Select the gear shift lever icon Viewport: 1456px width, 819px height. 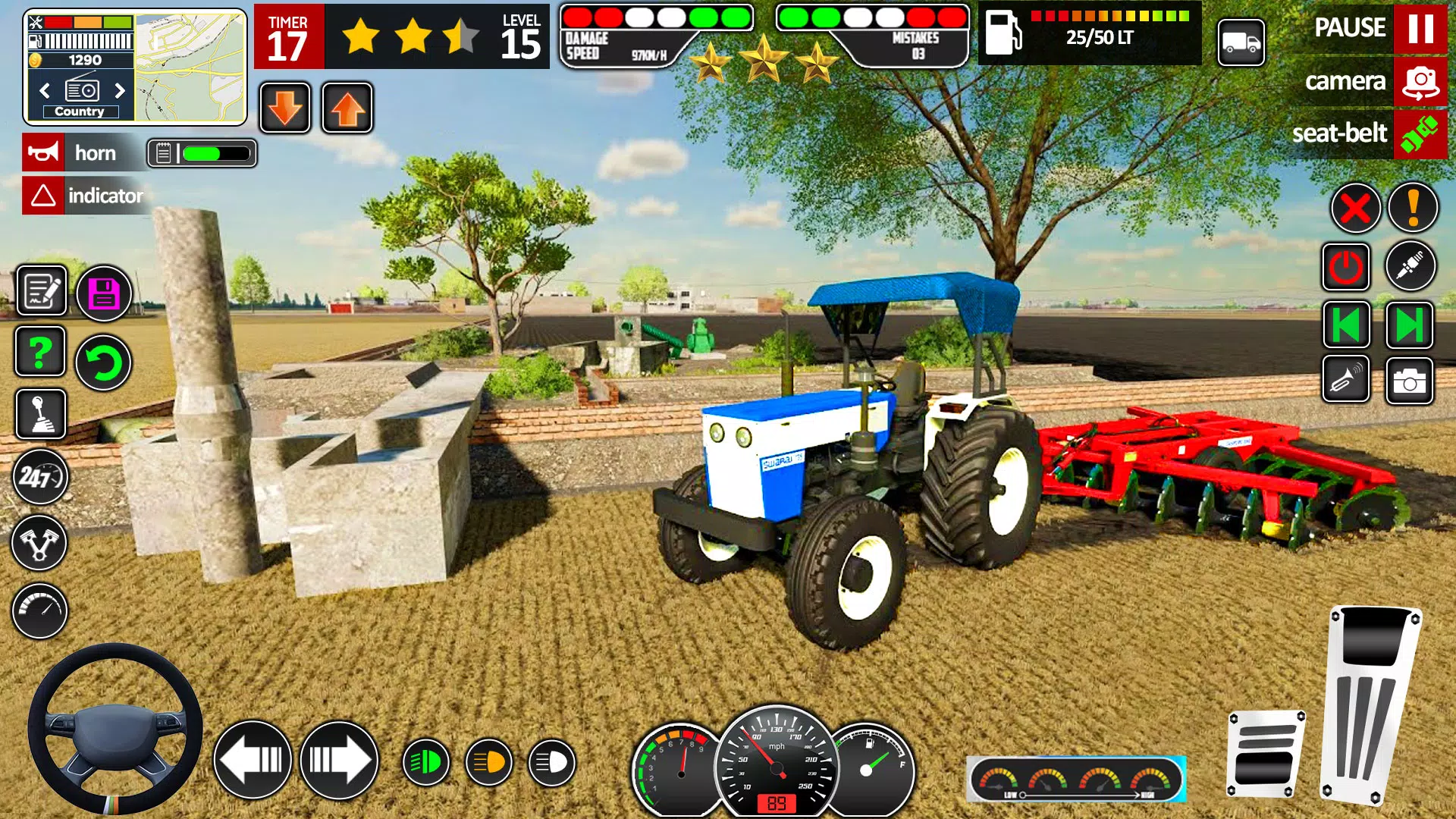(x=39, y=415)
